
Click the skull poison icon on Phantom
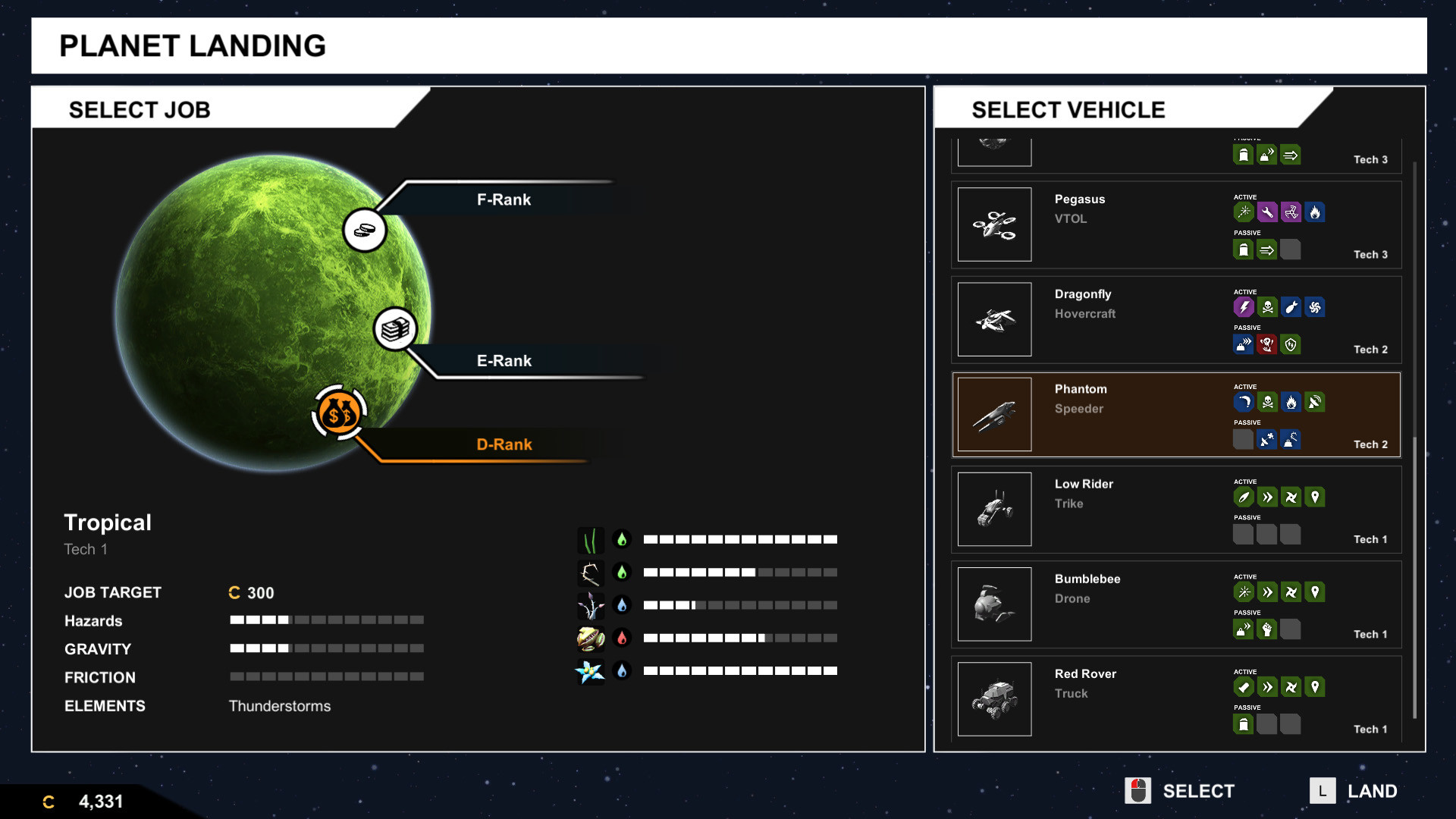[x=1267, y=403]
